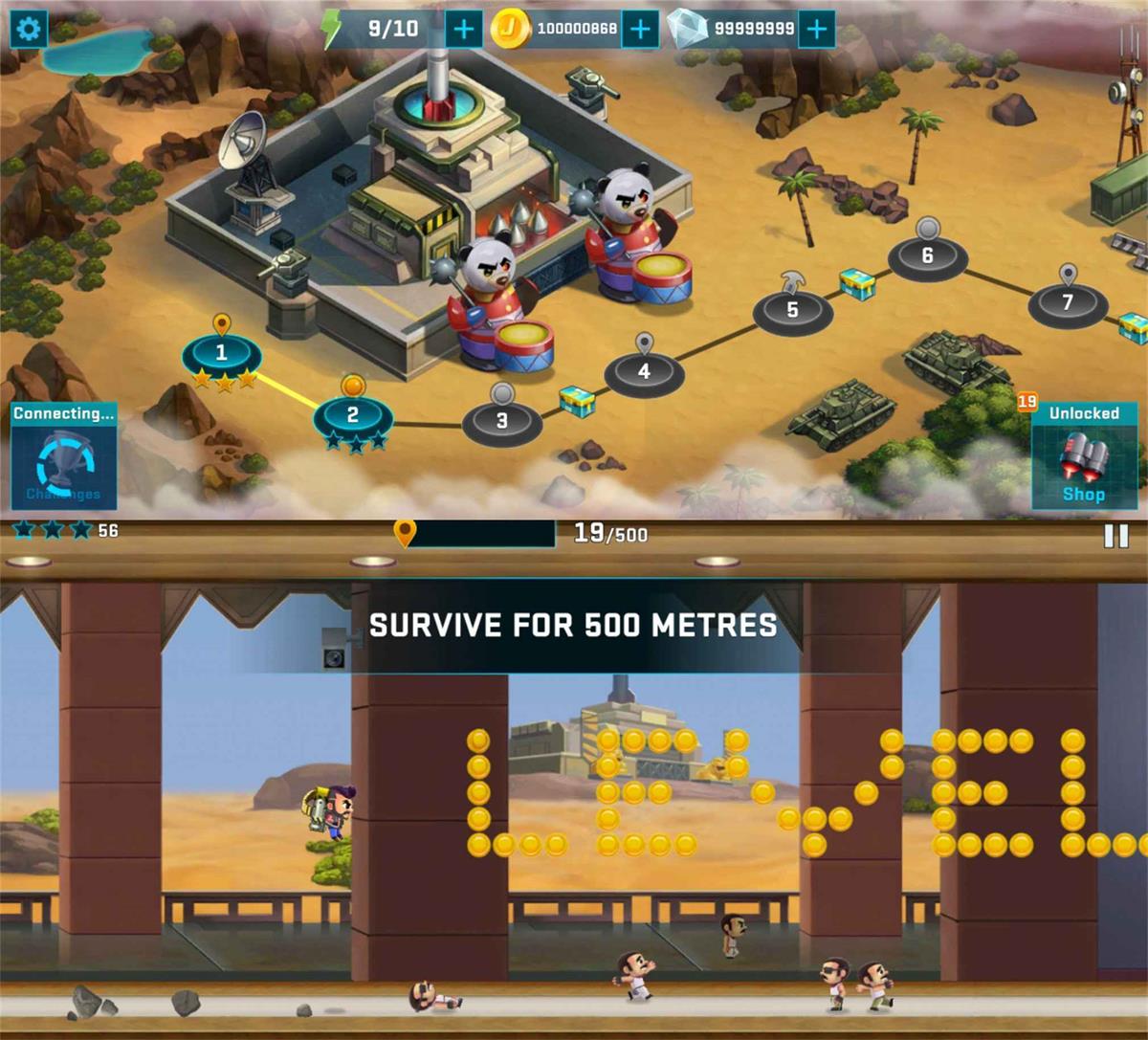This screenshot has width=1148, height=1040.
Task: Select level 3 map node
Action: click(x=502, y=421)
